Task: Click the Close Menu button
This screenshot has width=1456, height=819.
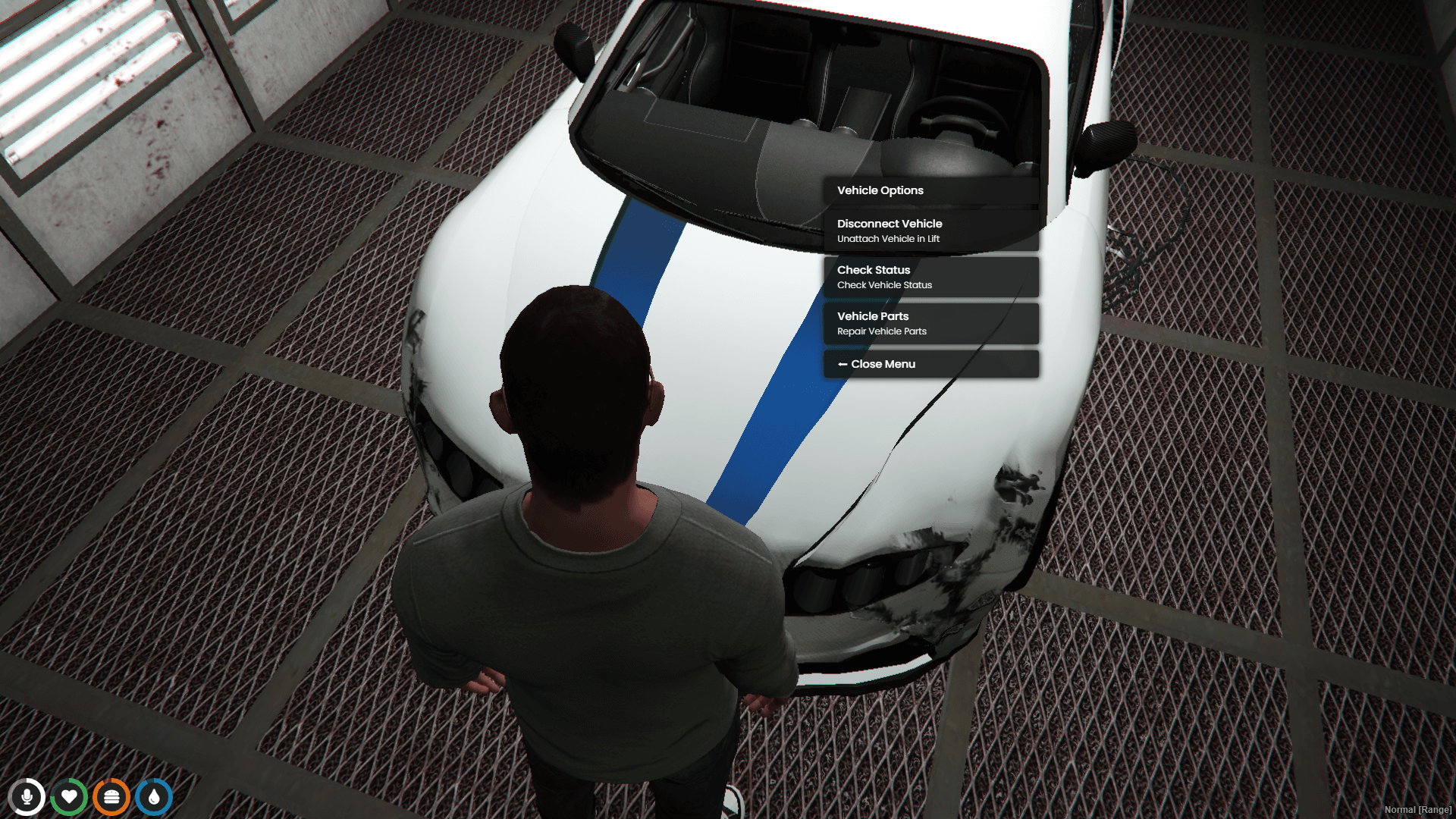Action: click(931, 364)
